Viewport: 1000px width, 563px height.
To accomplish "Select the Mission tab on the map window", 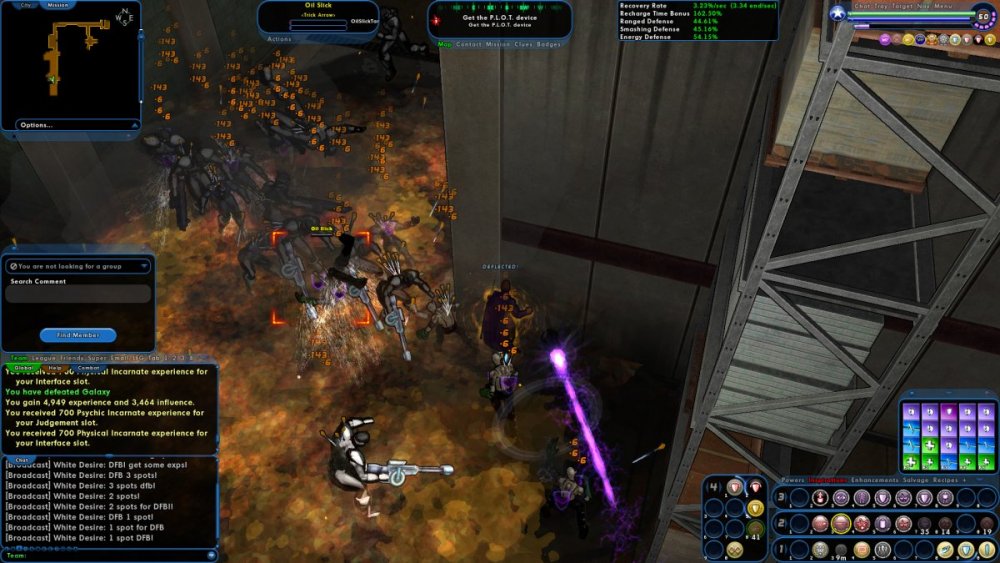I will tap(58, 5).
